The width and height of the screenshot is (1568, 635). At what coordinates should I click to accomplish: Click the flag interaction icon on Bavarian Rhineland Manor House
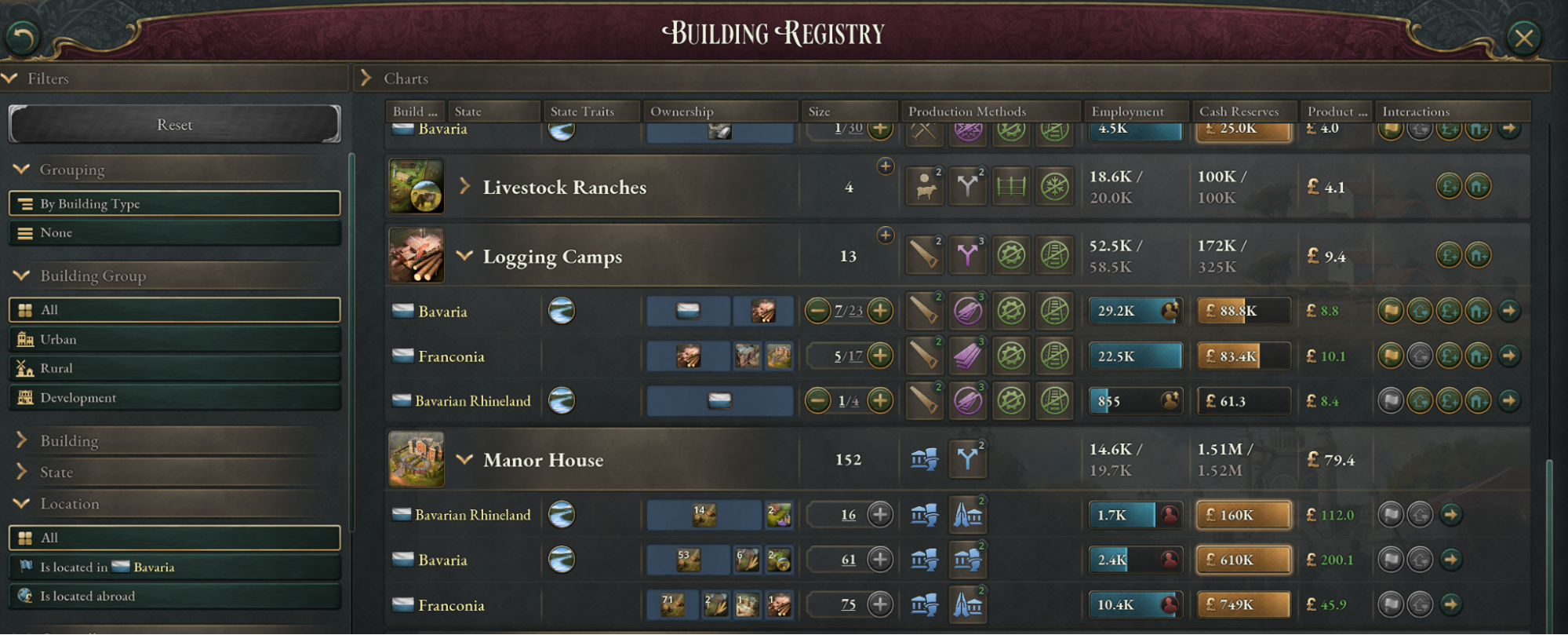pos(1390,515)
